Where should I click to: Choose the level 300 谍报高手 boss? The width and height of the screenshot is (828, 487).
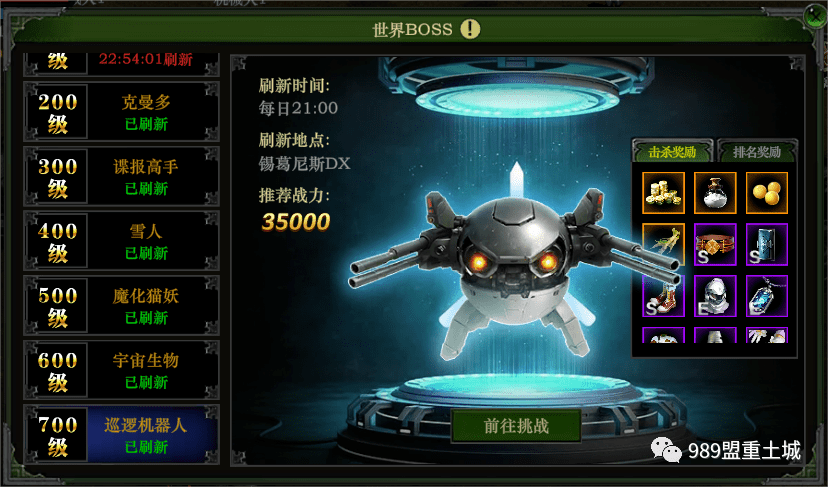(x=121, y=177)
